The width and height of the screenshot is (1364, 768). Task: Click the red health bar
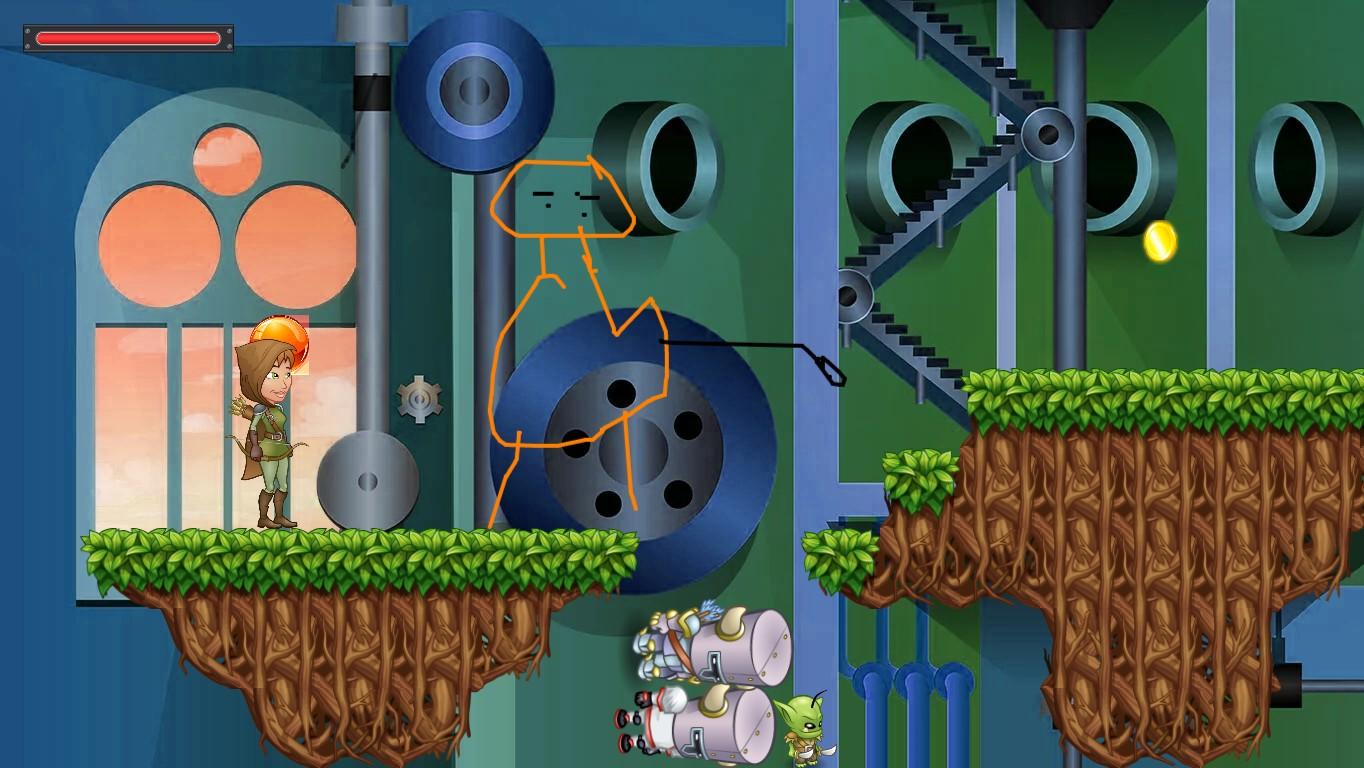126,37
